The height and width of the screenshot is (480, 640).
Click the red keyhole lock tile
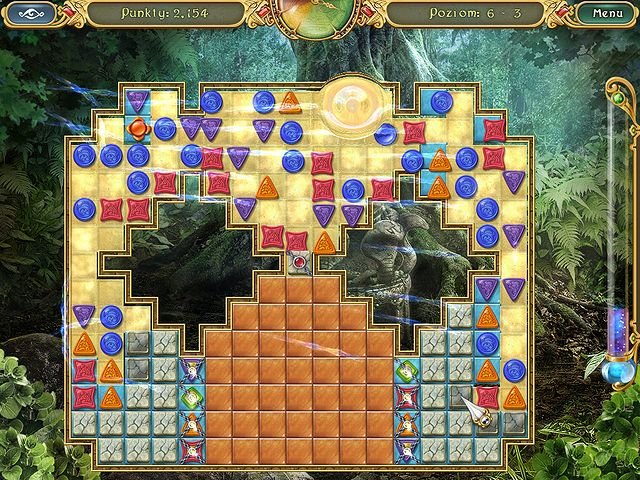(298, 262)
